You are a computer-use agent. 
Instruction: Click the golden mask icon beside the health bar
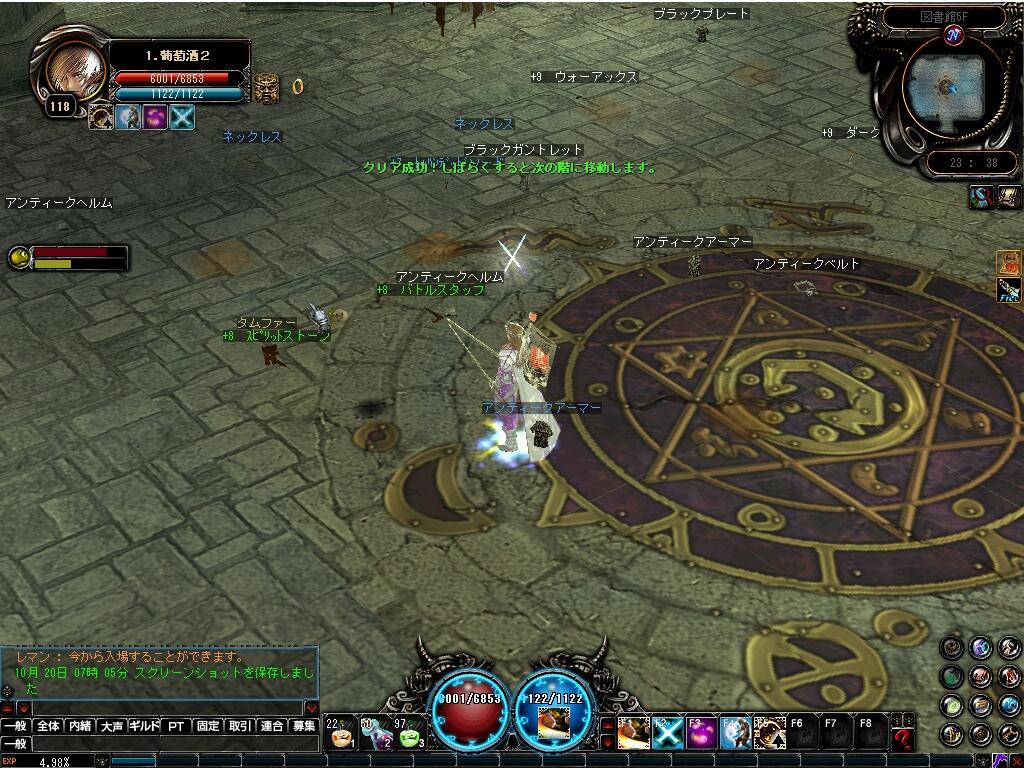click(266, 87)
